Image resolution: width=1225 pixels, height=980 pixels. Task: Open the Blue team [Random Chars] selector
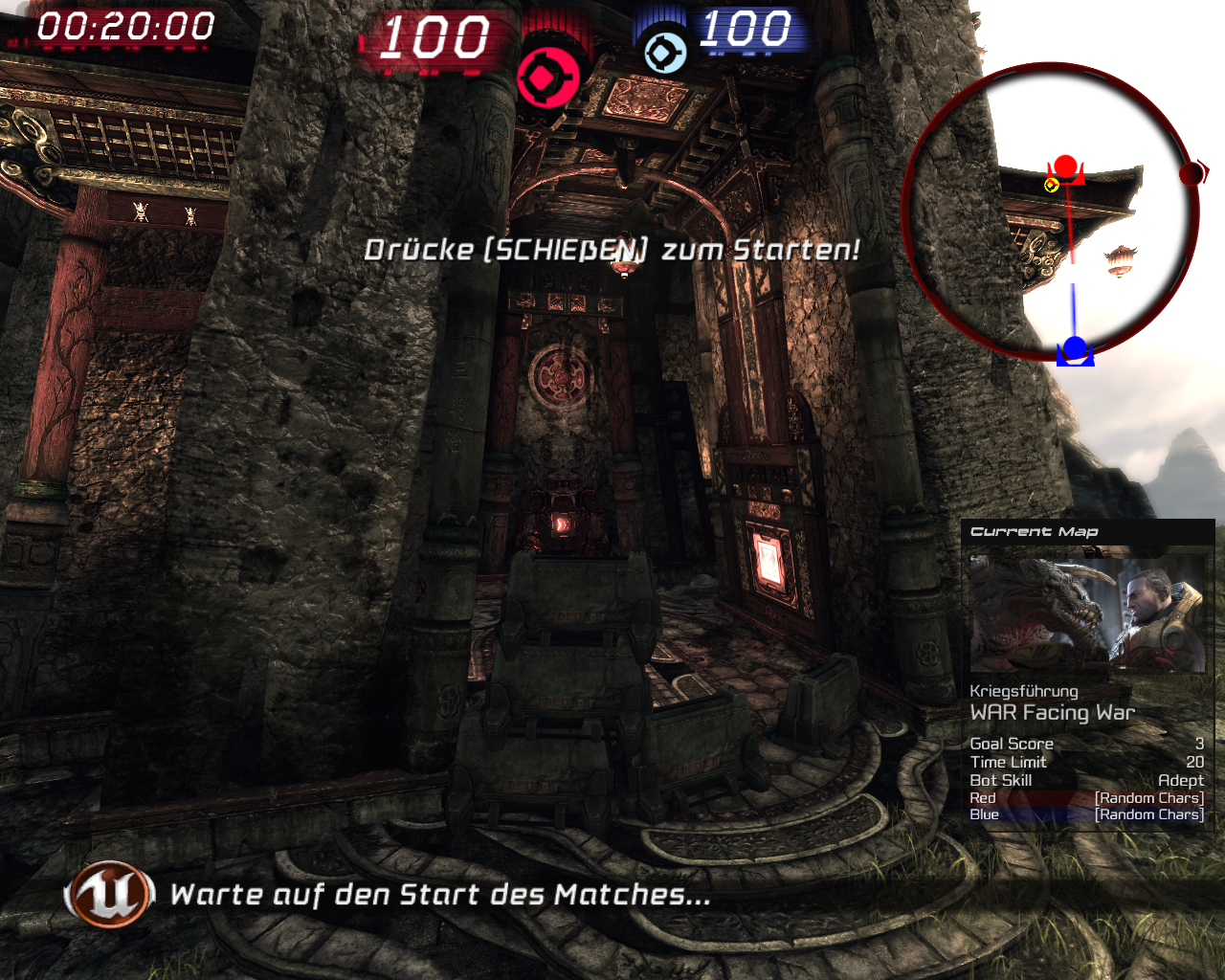point(1148,813)
